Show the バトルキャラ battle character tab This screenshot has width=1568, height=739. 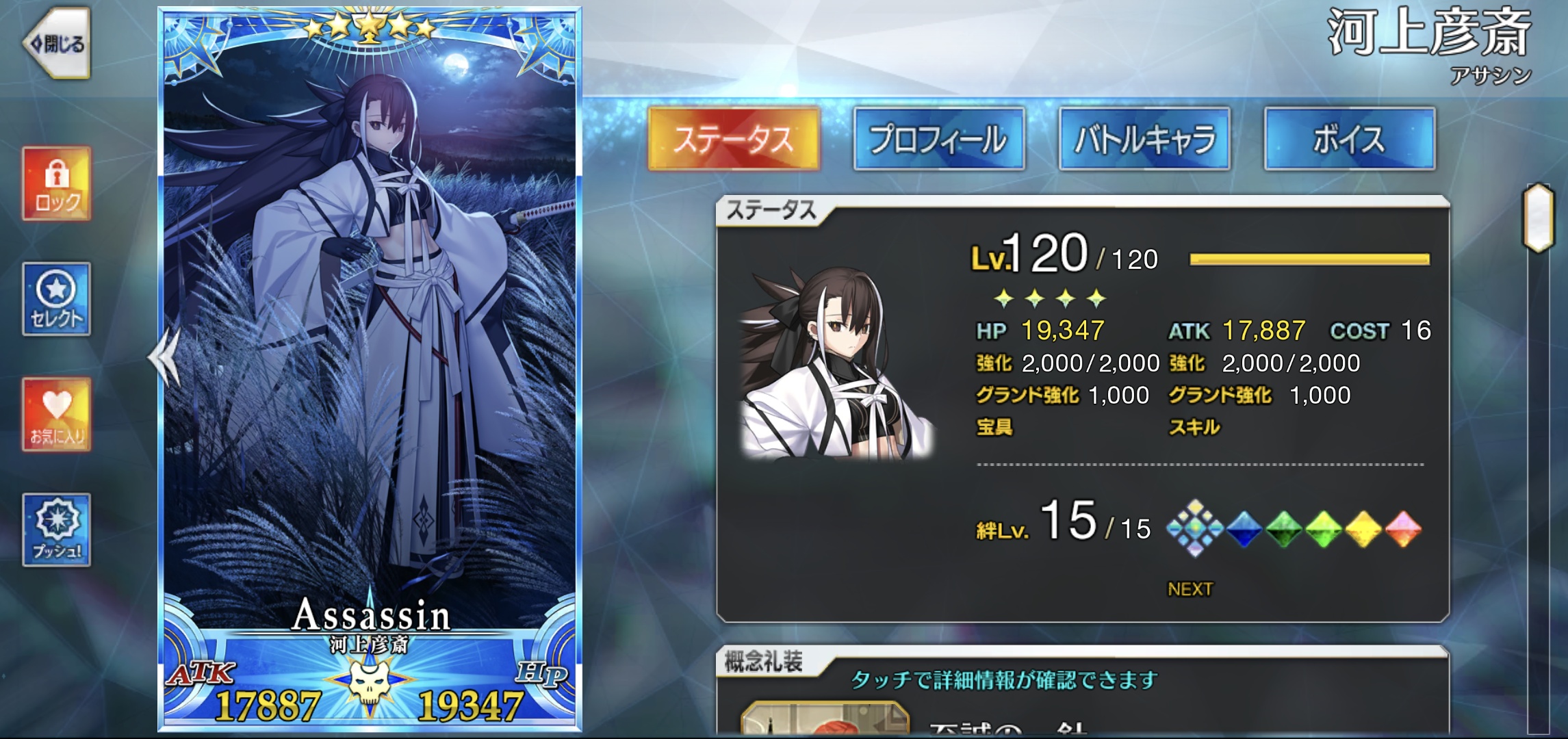[x=1144, y=139]
